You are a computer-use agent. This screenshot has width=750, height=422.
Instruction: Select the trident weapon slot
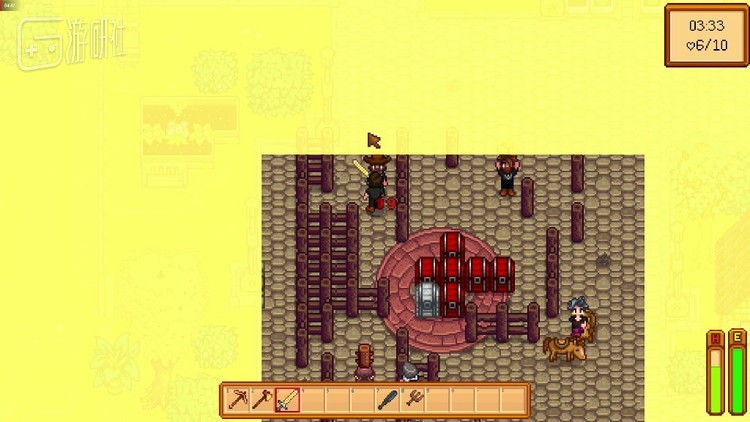[413, 400]
